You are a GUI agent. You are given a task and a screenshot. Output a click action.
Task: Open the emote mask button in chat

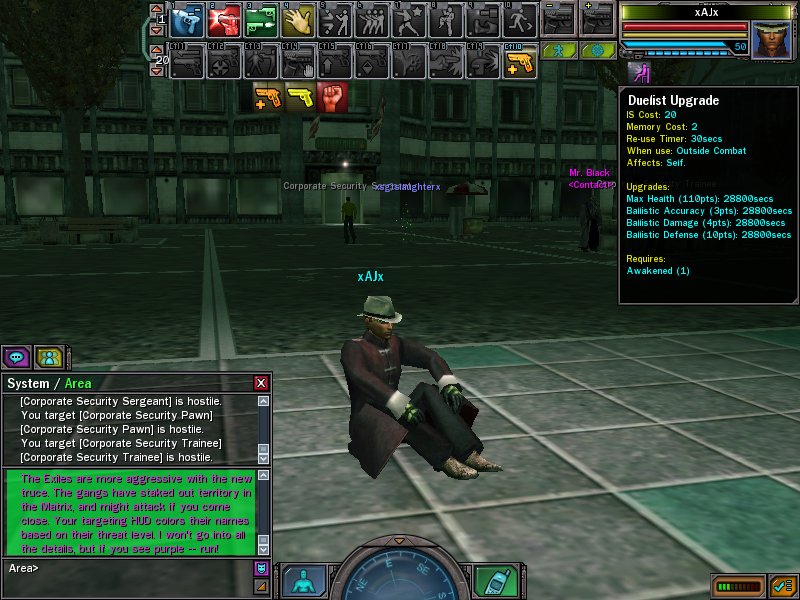point(262,568)
